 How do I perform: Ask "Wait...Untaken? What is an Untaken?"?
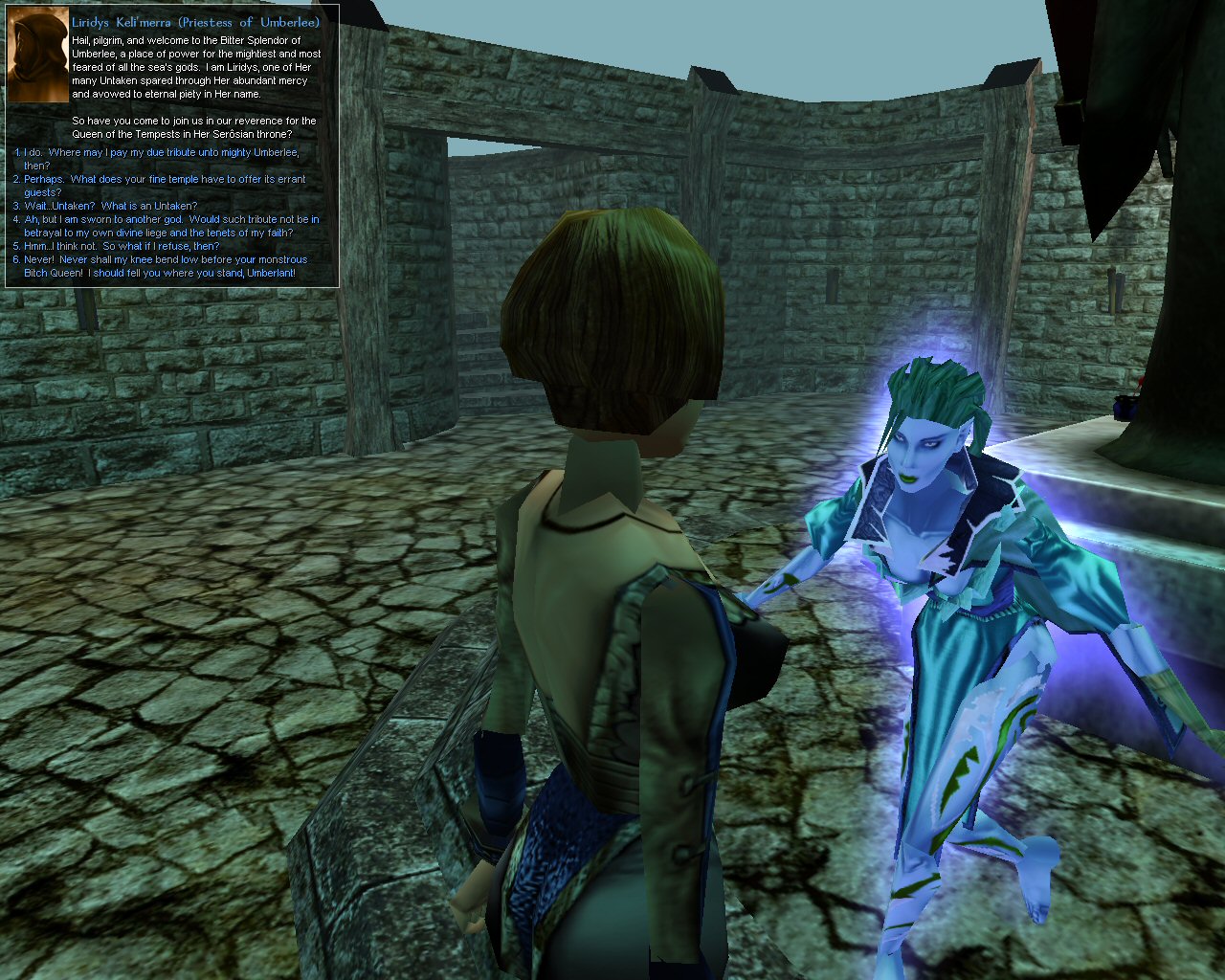[110, 207]
